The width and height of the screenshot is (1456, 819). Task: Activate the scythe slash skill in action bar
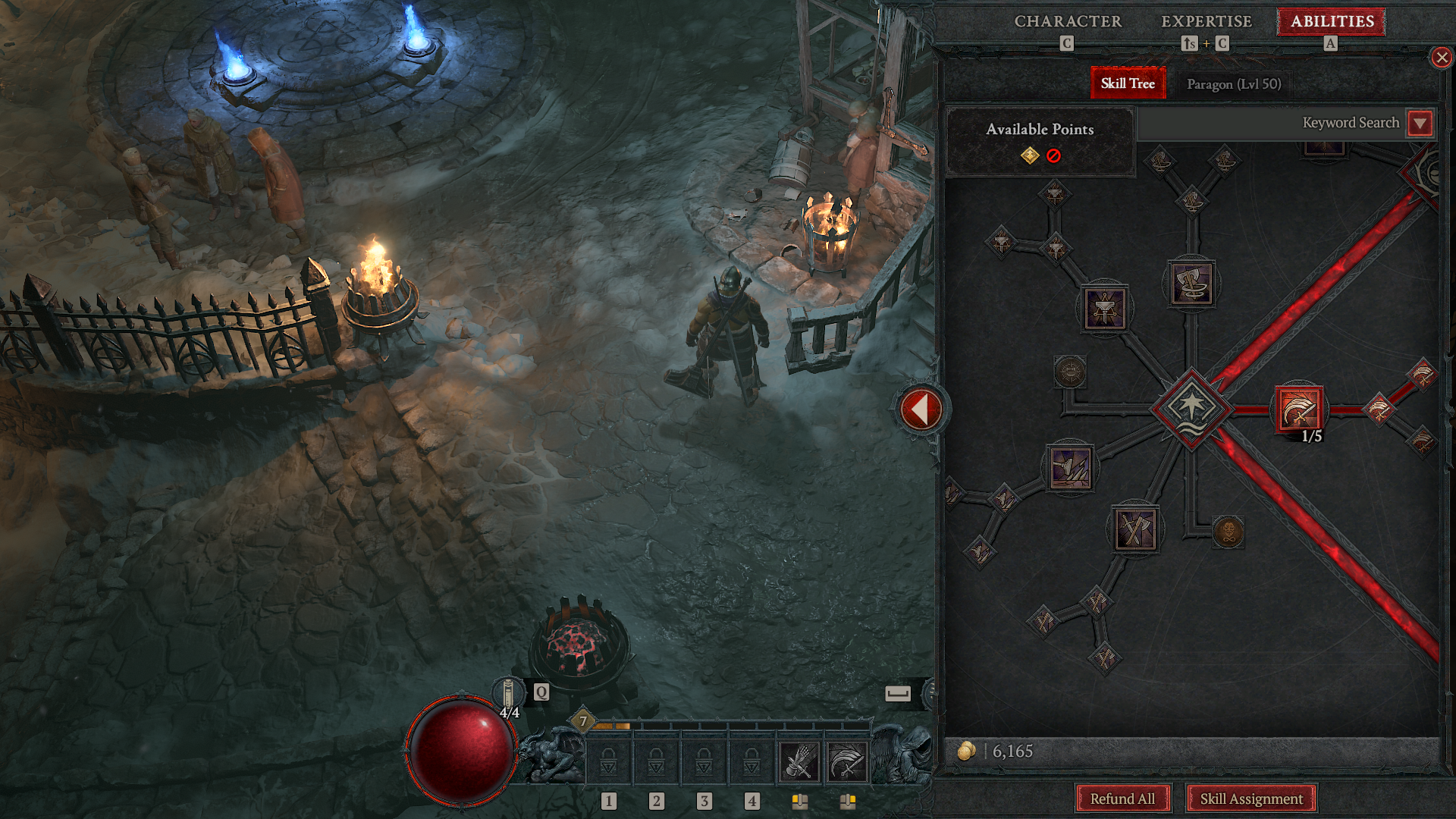coord(846,761)
